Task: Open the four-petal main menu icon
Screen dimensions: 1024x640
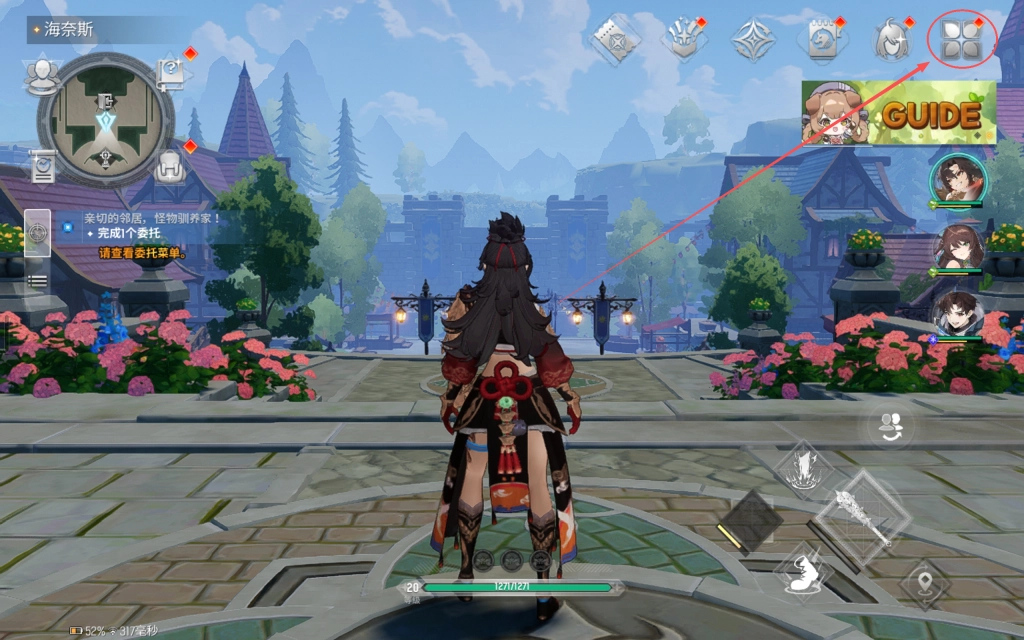Action: [x=961, y=41]
